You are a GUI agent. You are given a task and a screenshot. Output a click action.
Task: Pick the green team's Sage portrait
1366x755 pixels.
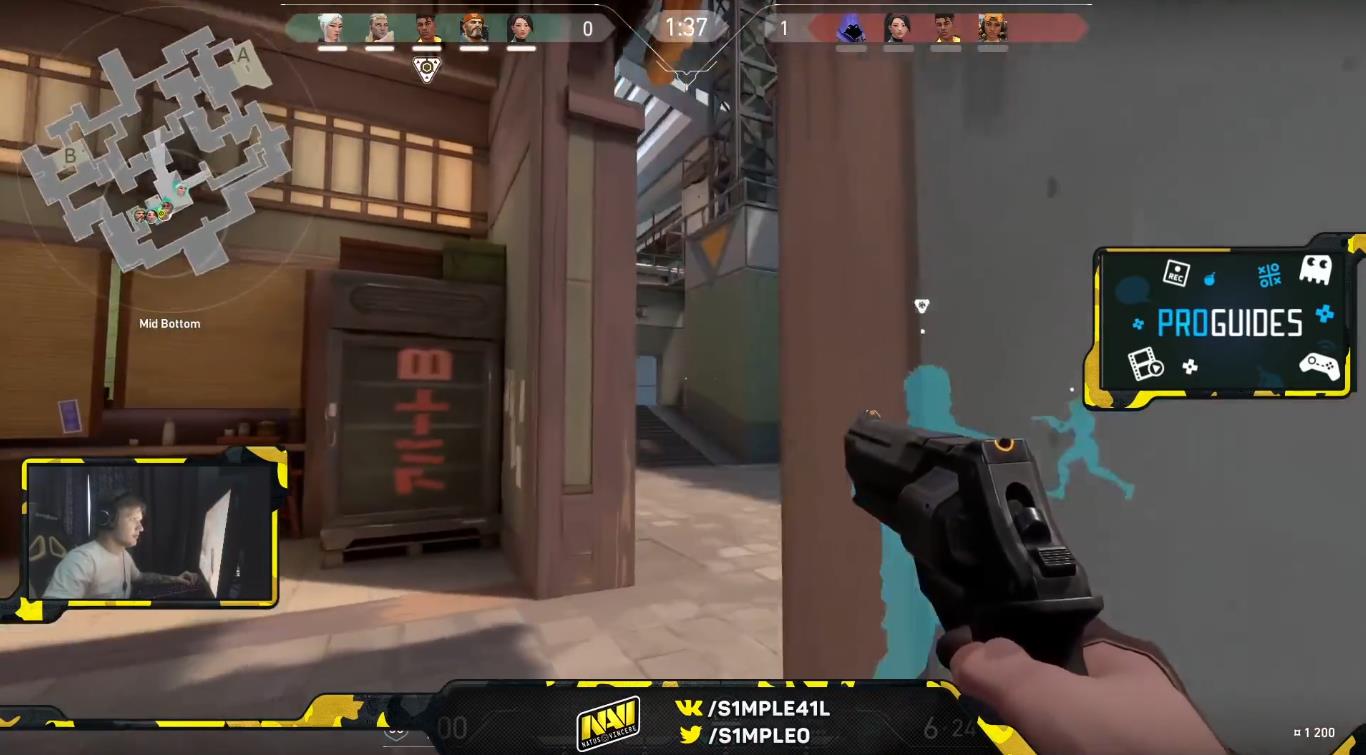520,28
